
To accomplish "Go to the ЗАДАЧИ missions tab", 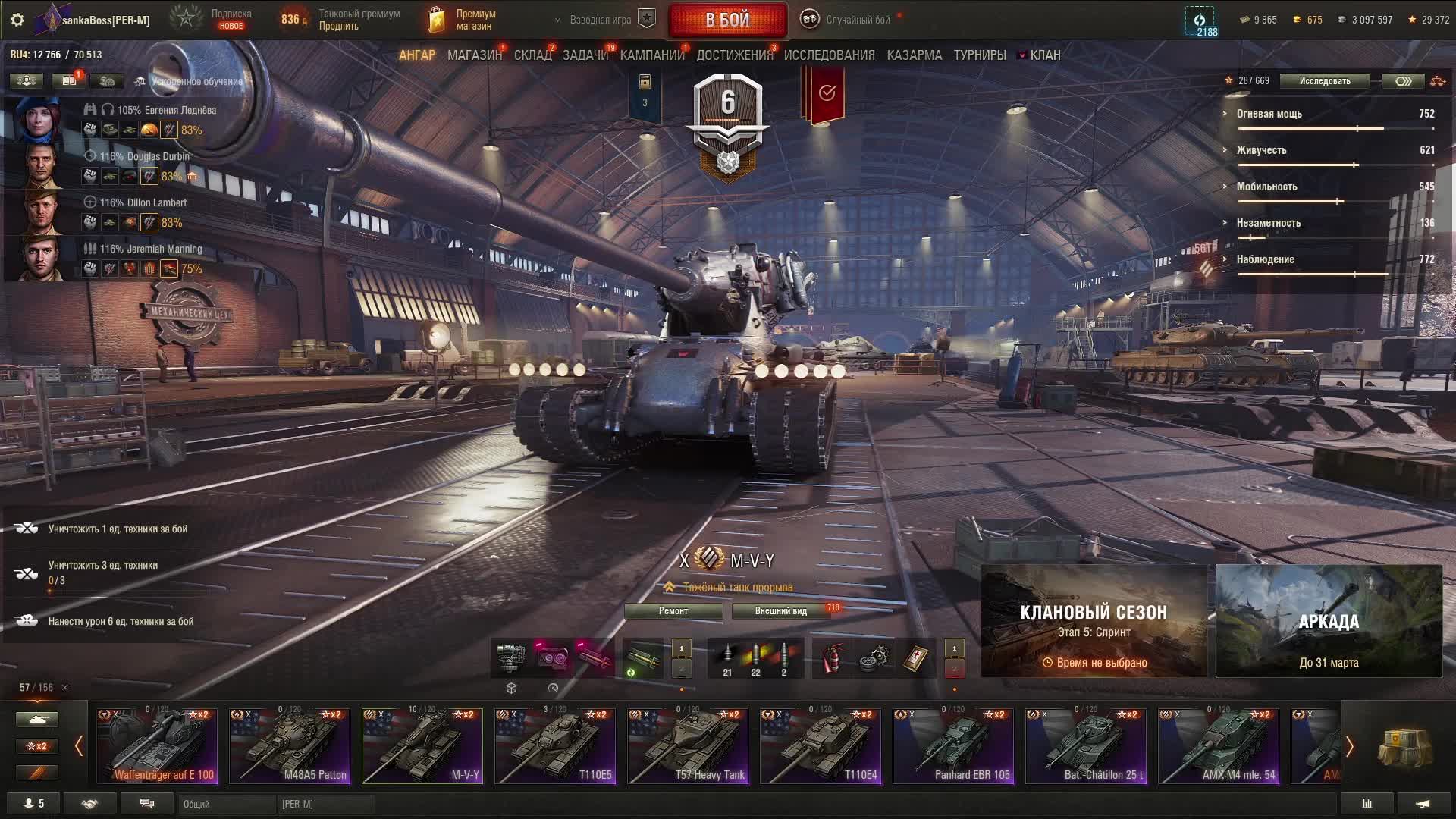I will click(x=585, y=55).
